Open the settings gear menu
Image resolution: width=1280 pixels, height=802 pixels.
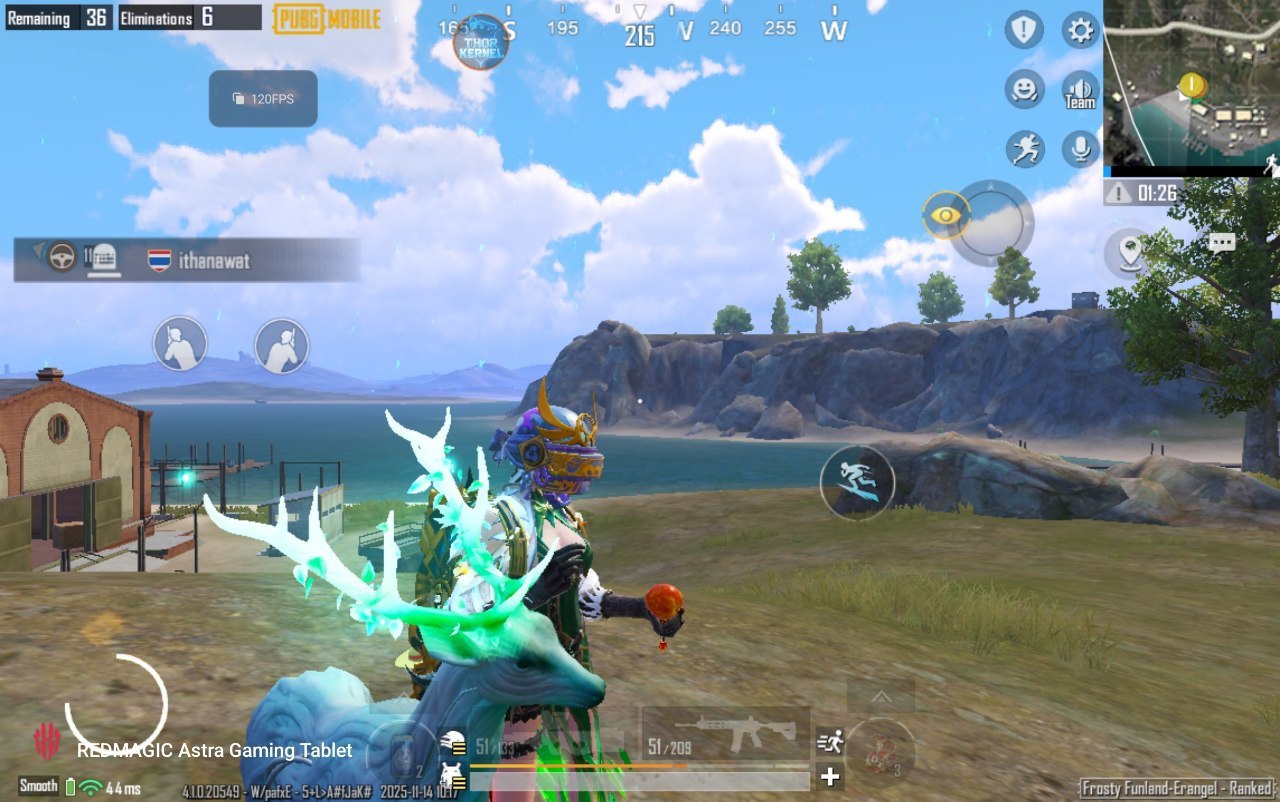1080,30
